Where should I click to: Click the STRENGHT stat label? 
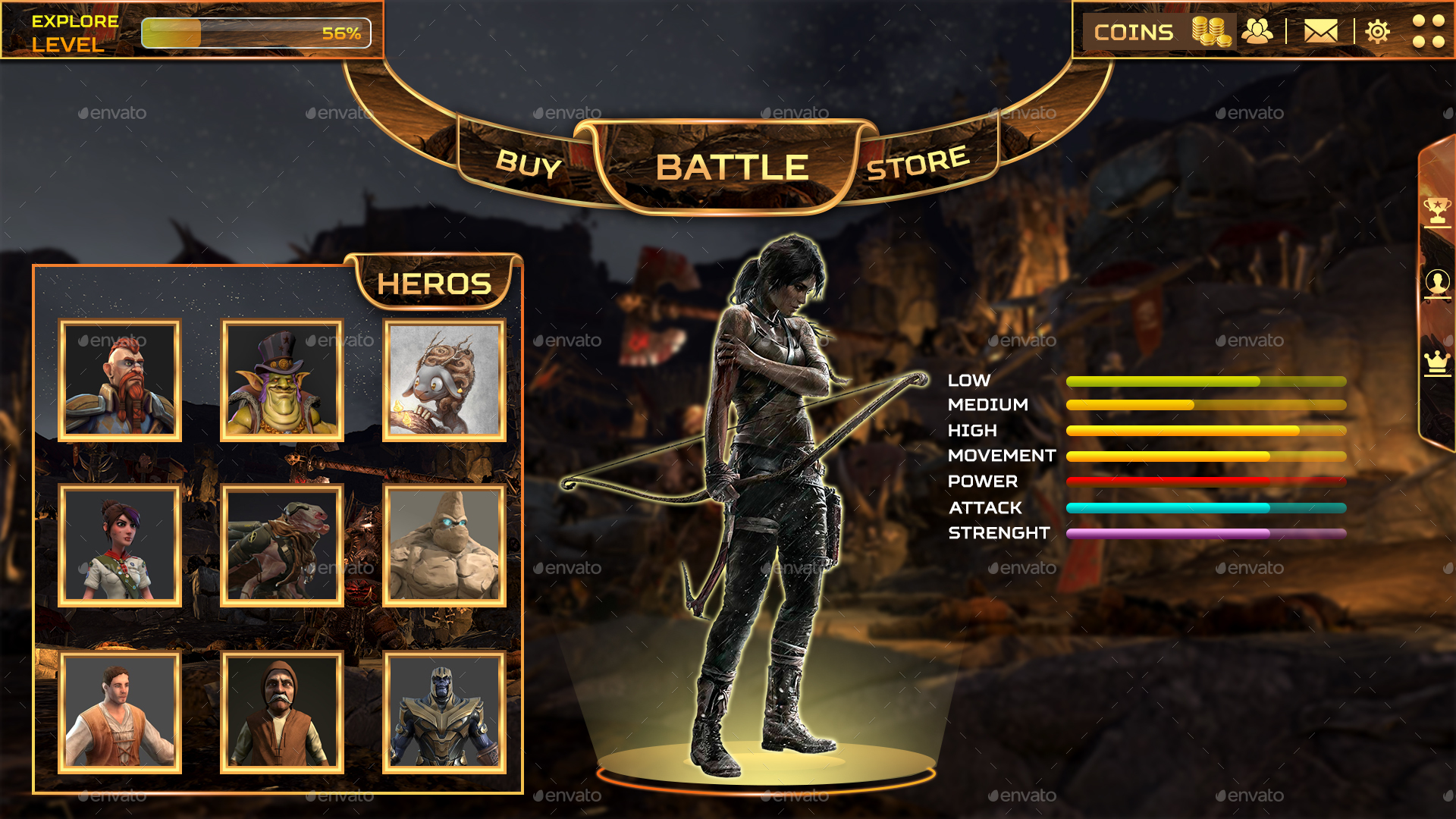click(x=998, y=533)
